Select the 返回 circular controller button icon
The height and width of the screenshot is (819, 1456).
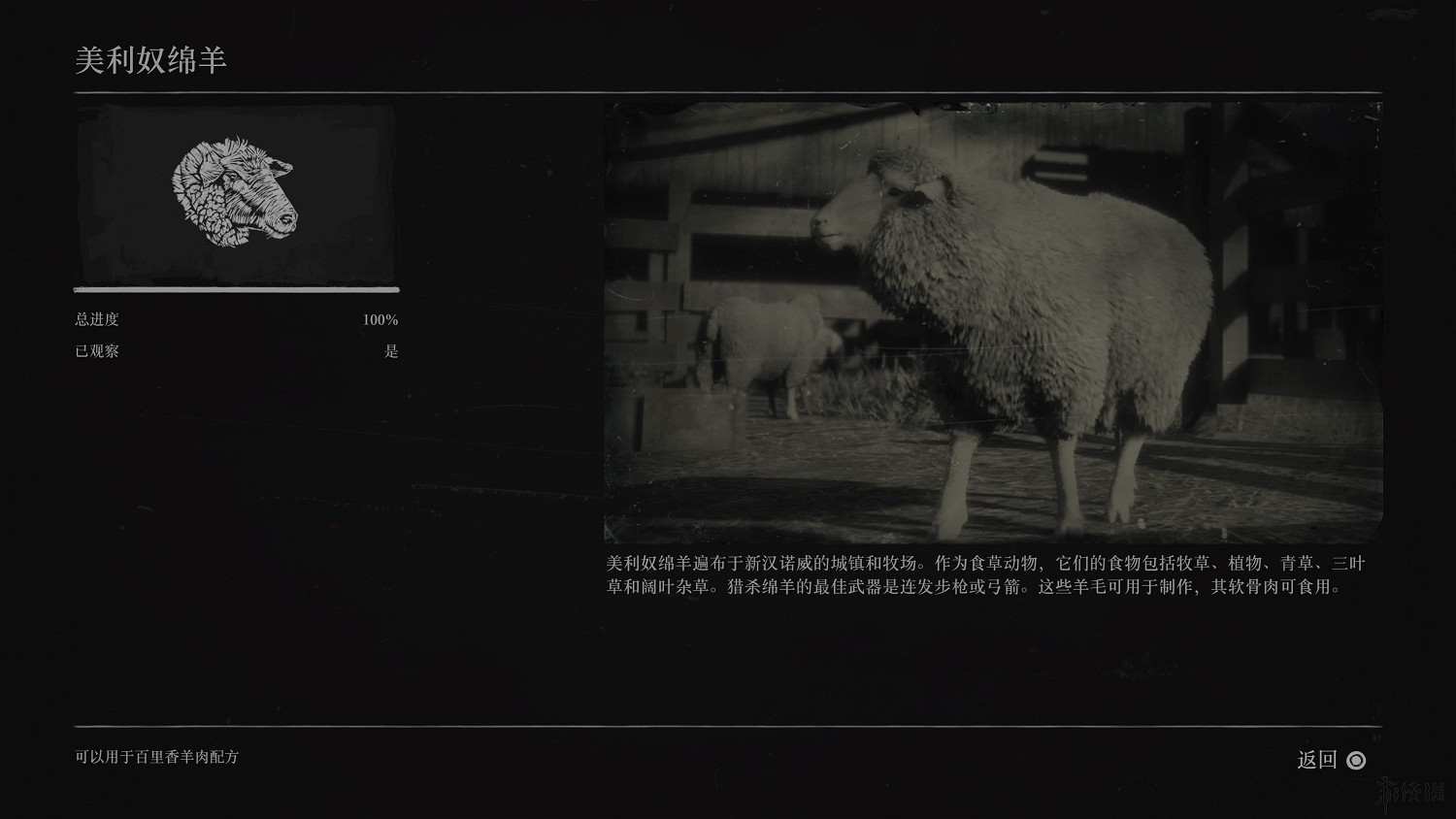(x=1356, y=761)
